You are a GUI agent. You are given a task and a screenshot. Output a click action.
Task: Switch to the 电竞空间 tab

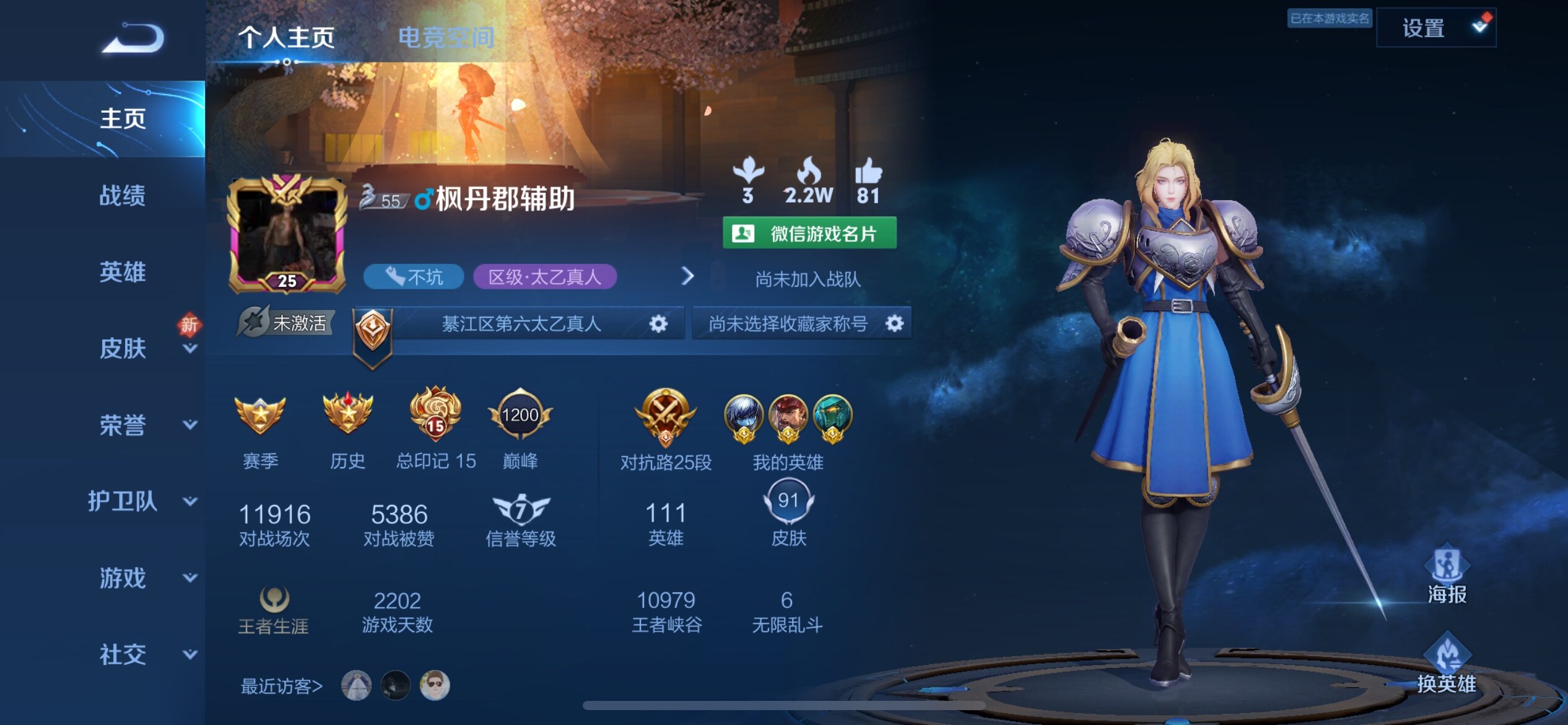pos(445,38)
